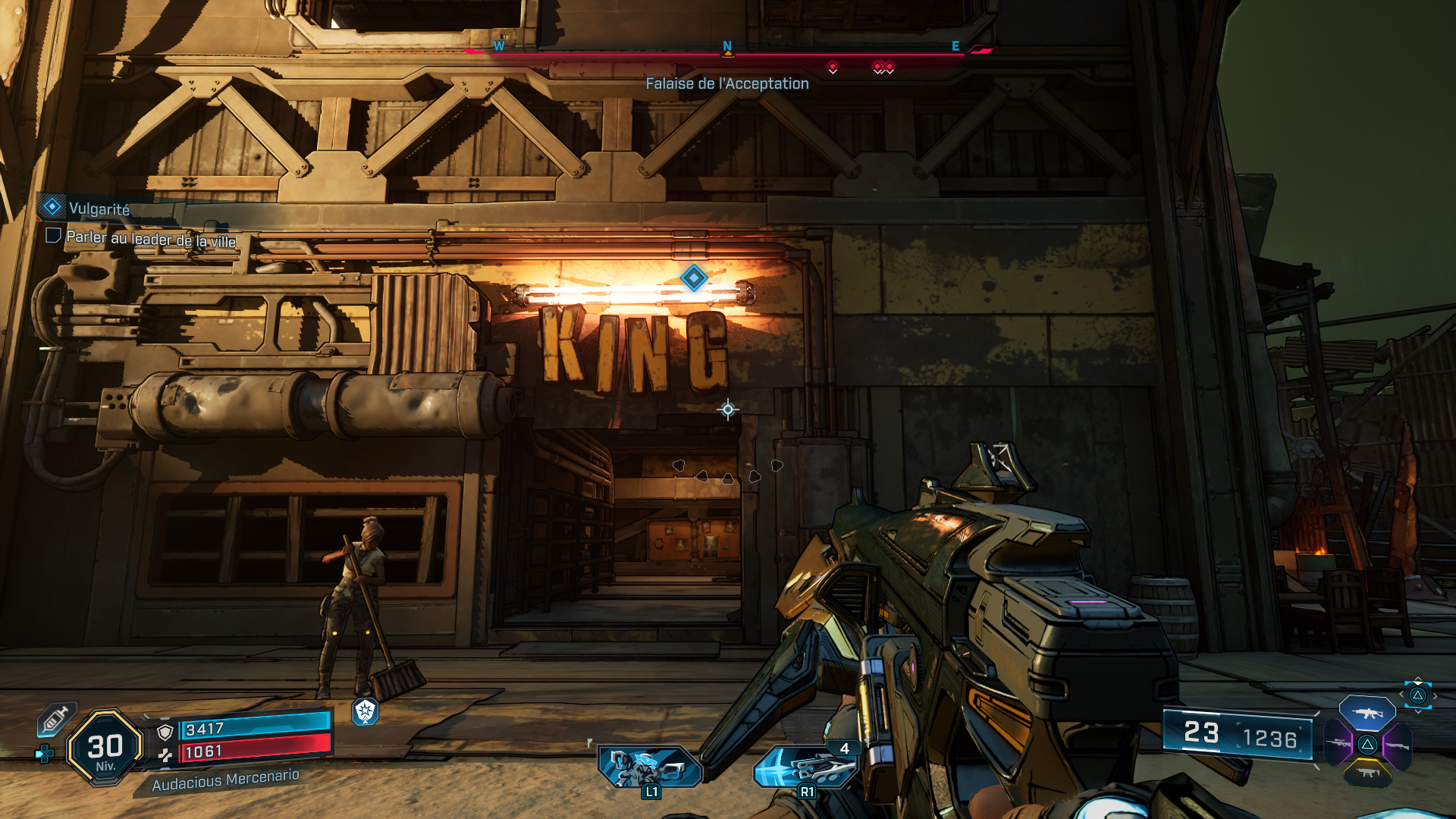Select the tracked quest title Vulgarité
This screenshot has width=1456, height=819.
point(99,209)
